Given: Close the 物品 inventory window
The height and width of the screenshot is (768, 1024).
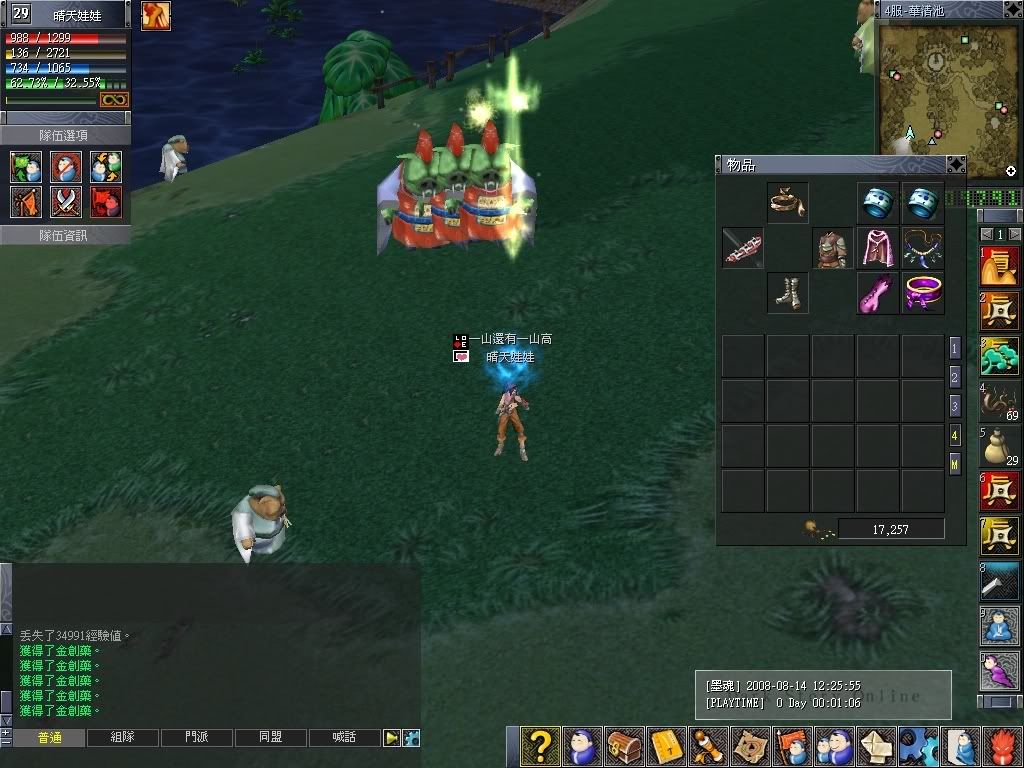Looking at the screenshot, I should (956, 164).
